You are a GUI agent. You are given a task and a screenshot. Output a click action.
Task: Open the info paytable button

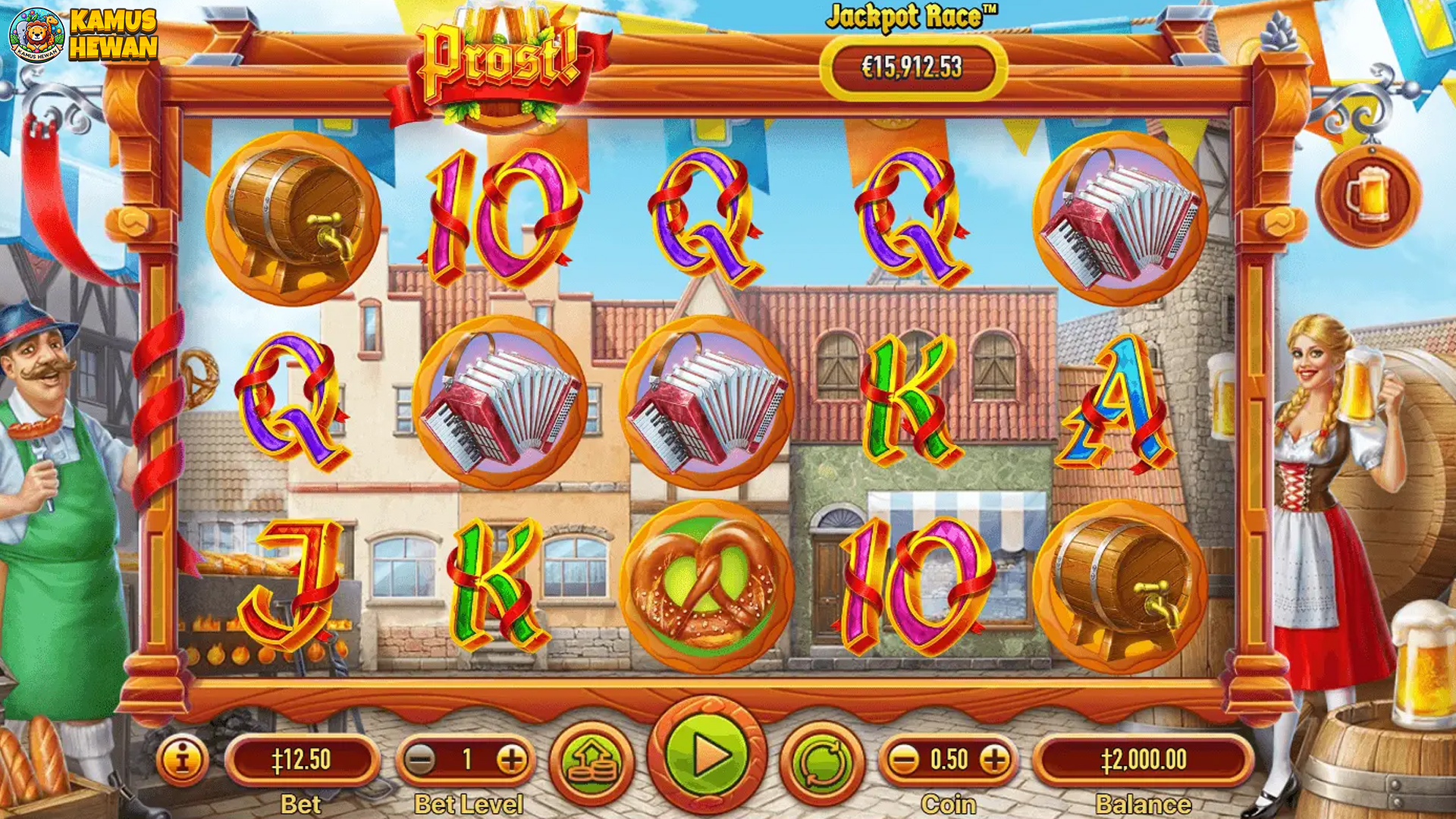[x=182, y=759]
